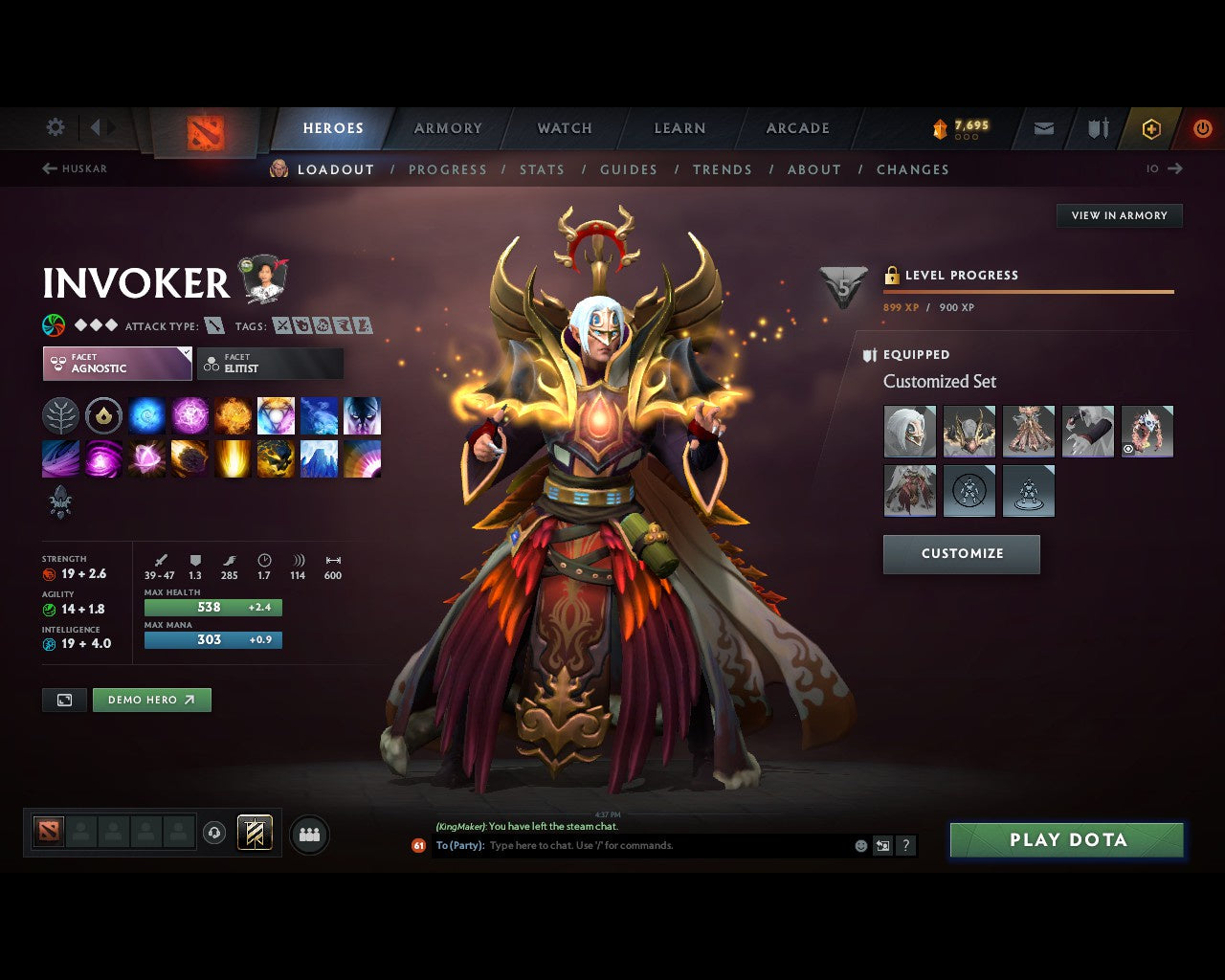The width and height of the screenshot is (1225, 980).
Task: Open the red power quit button
Action: pos(1202,128)
